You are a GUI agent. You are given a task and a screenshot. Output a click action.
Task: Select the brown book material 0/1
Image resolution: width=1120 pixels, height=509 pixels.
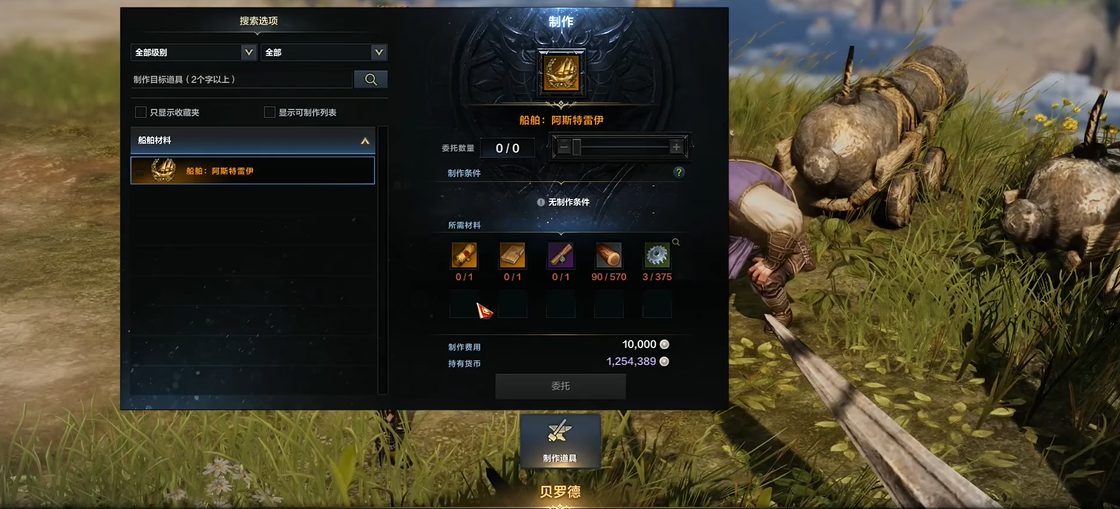[512, 255]
